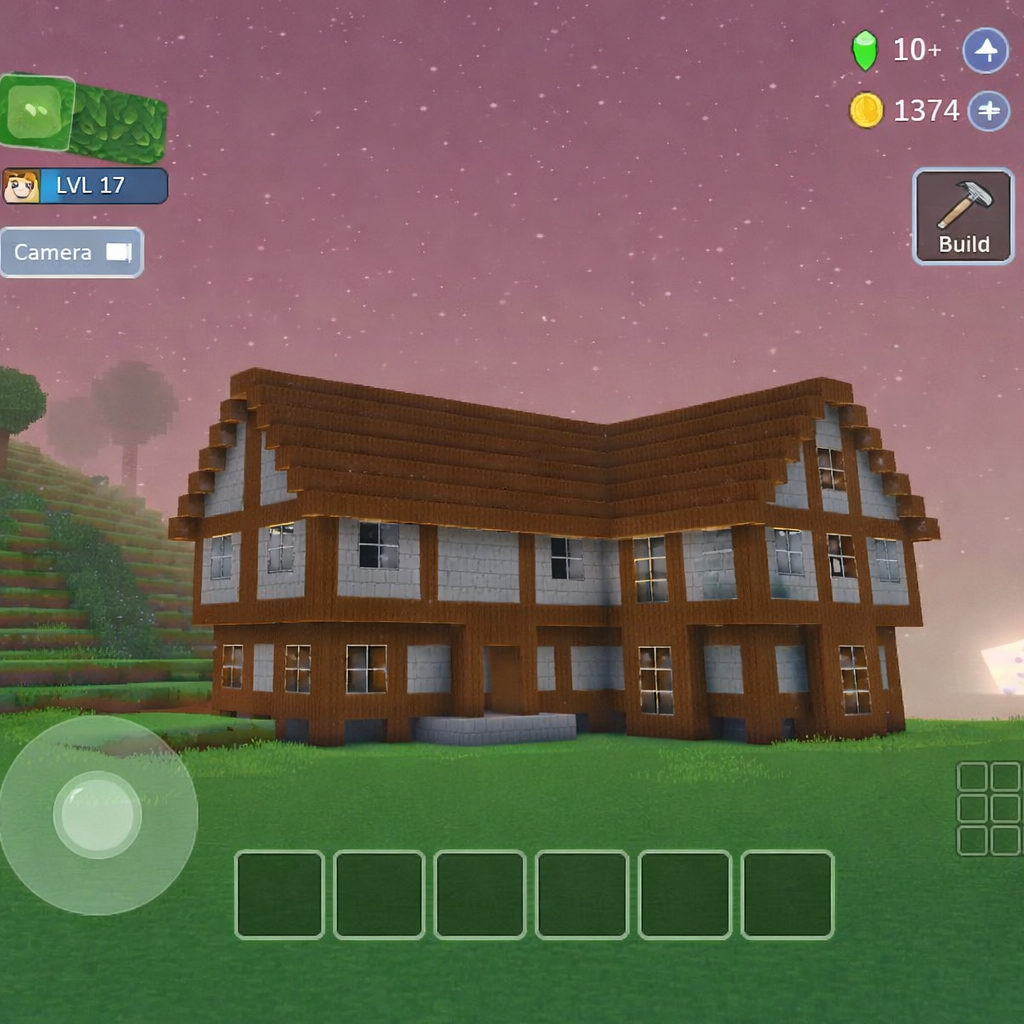1024x1024 pixels.
Task: Open the inventory grid icon
Action: (x=988, y=808)
